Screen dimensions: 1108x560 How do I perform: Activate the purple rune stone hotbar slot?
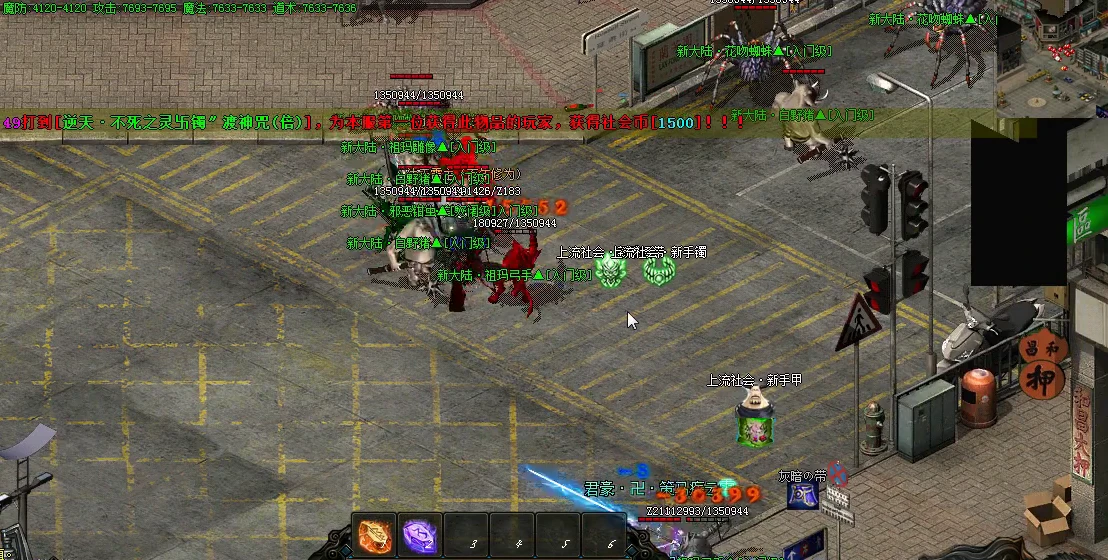pyautogui.click(x=420, y=536)
